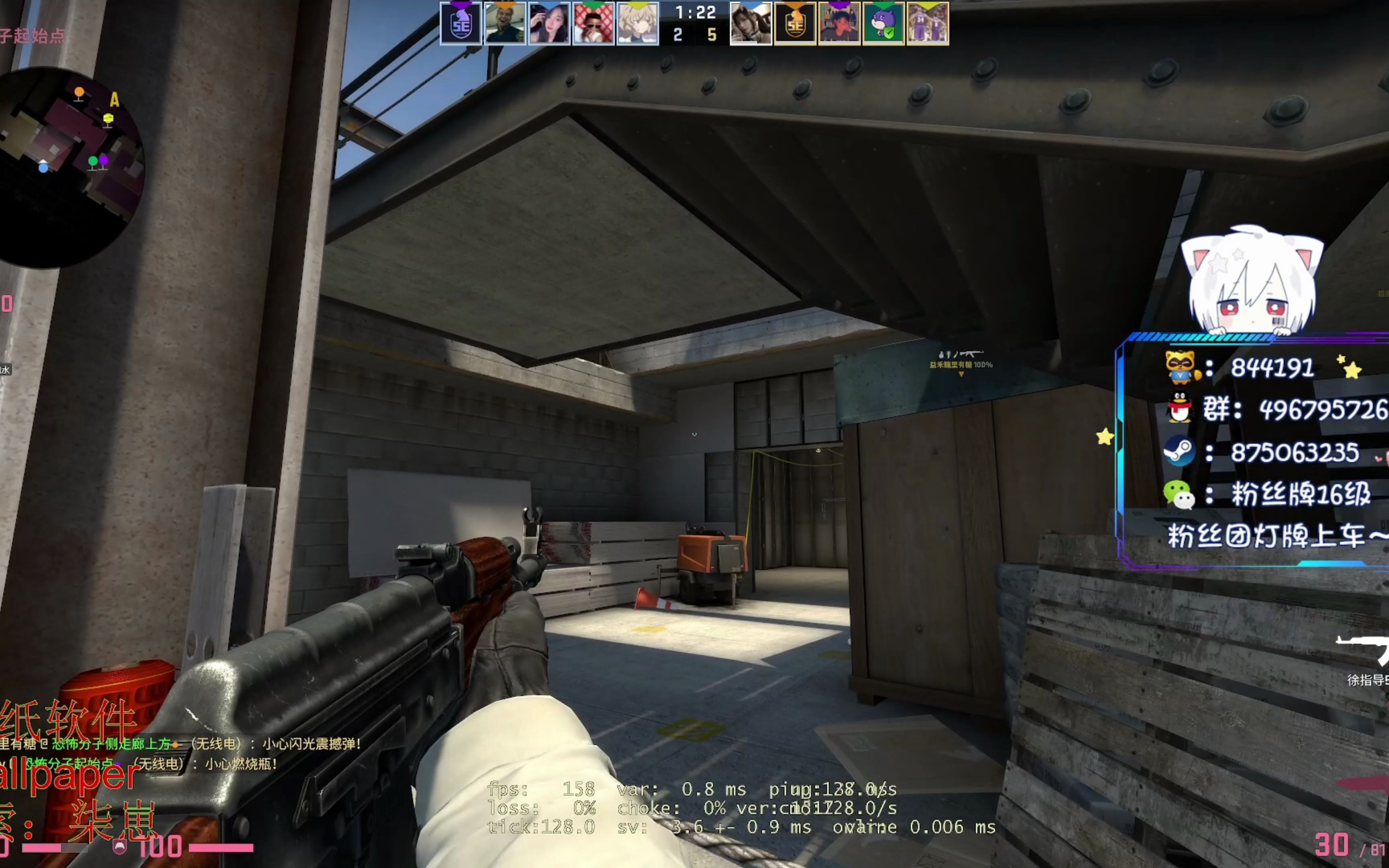Open the Steam icon next to 875063235

(1181, 451)
